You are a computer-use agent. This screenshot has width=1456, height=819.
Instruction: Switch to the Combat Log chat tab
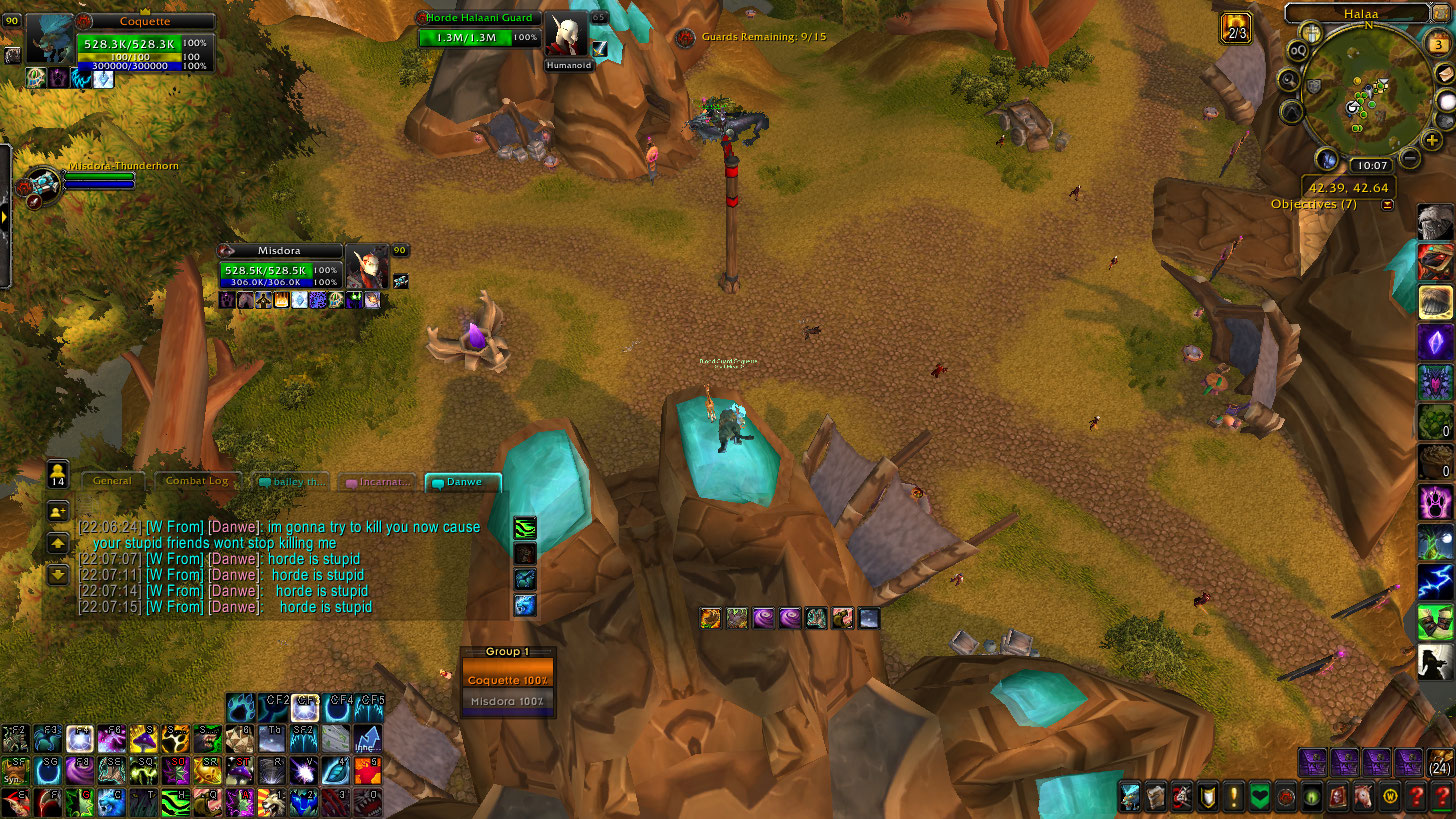click(197, 481)
